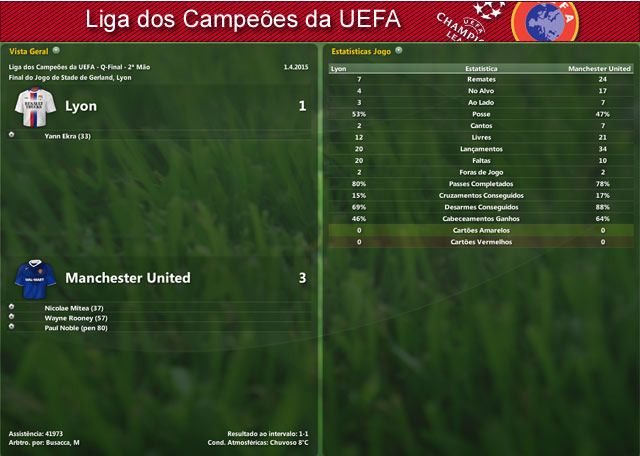This screenshot has width=640, height=456.
Task: Open the Estatísticas Jogo panel dropdown
Action: 398,49
